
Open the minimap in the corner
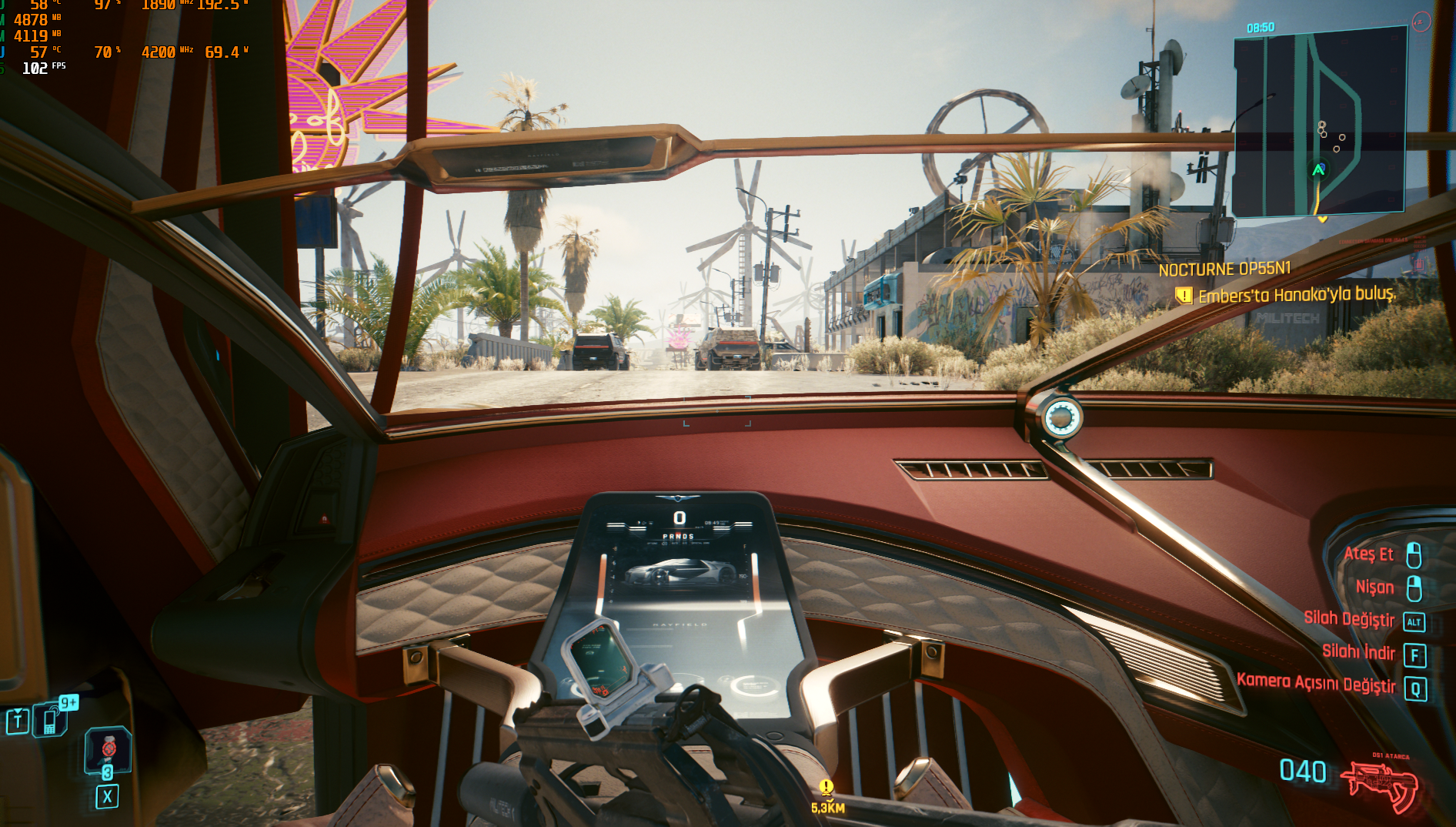click(1320, 123)
